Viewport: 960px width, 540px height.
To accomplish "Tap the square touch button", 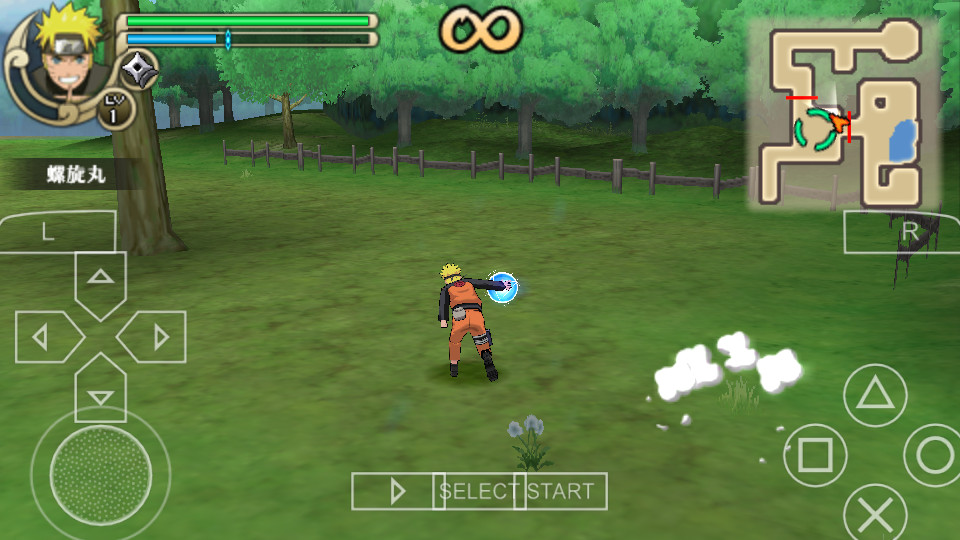I will click(815, 455).
